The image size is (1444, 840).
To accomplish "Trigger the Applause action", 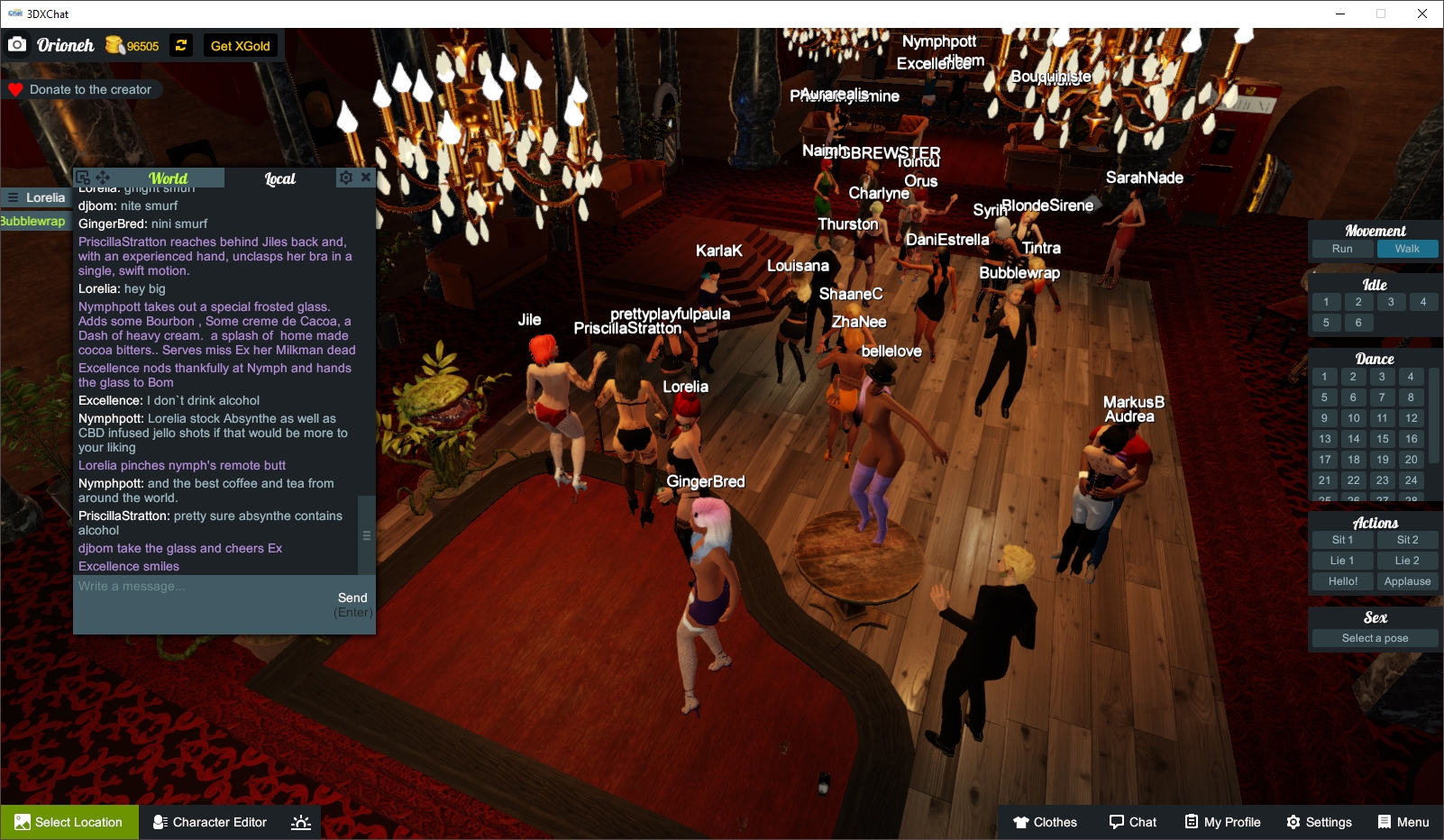I will [x=1407, y=581].
